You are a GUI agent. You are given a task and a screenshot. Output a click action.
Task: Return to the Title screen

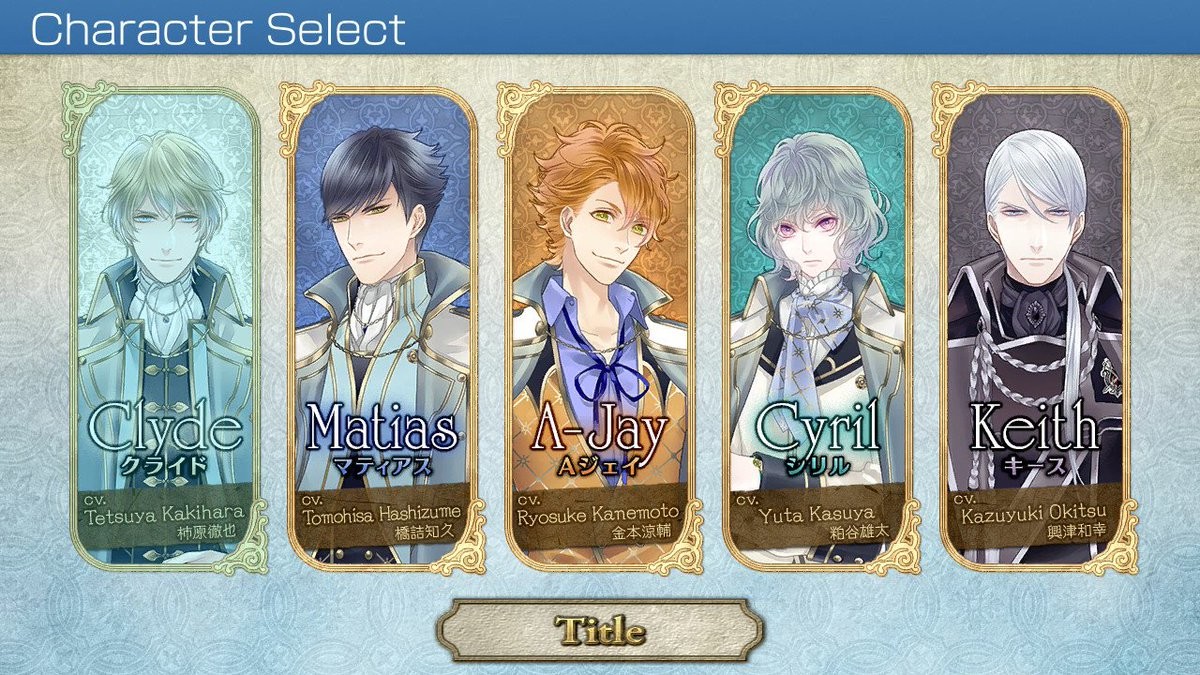(600, 630)
